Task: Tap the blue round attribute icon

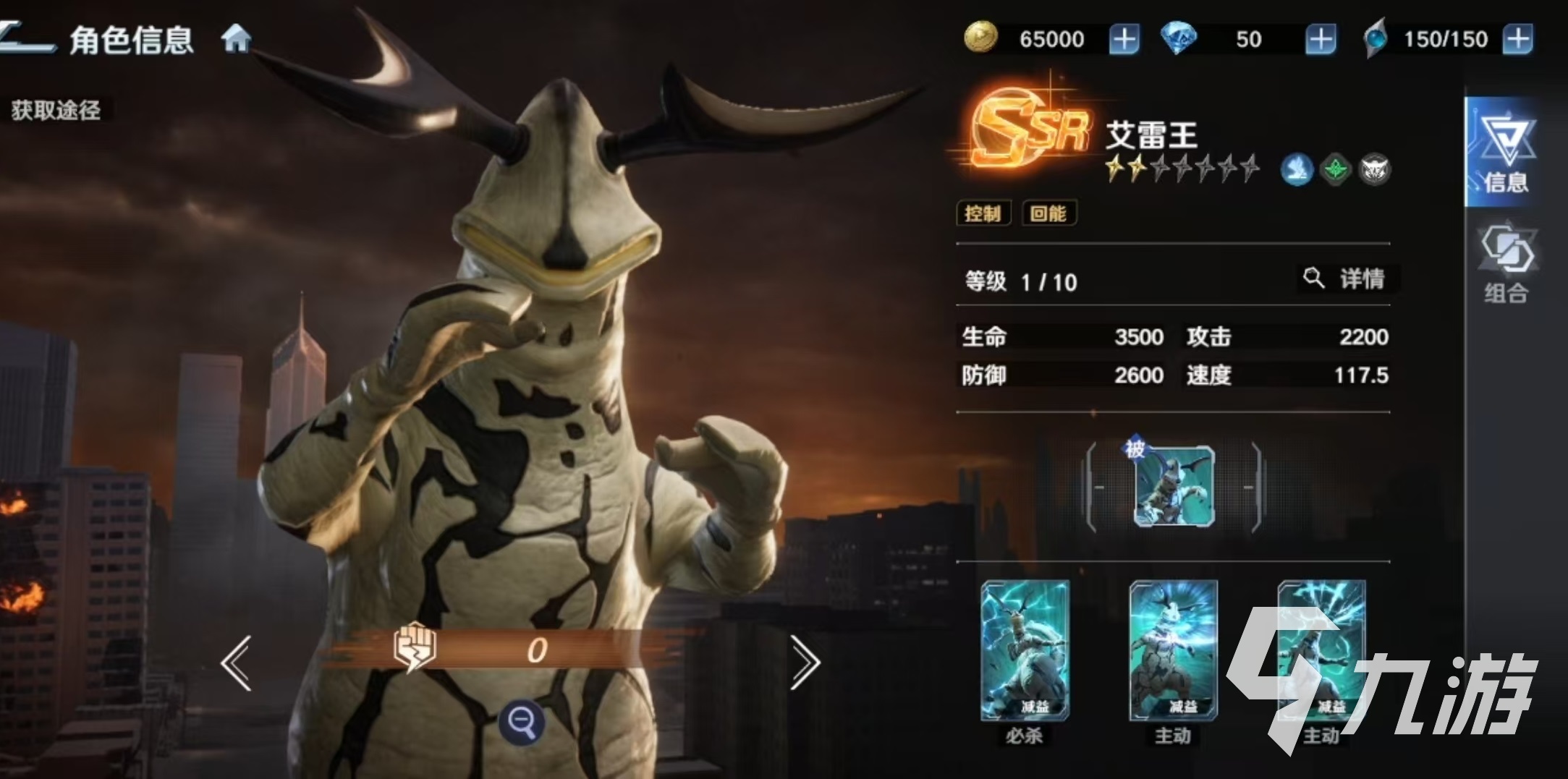Action: 1296,171
